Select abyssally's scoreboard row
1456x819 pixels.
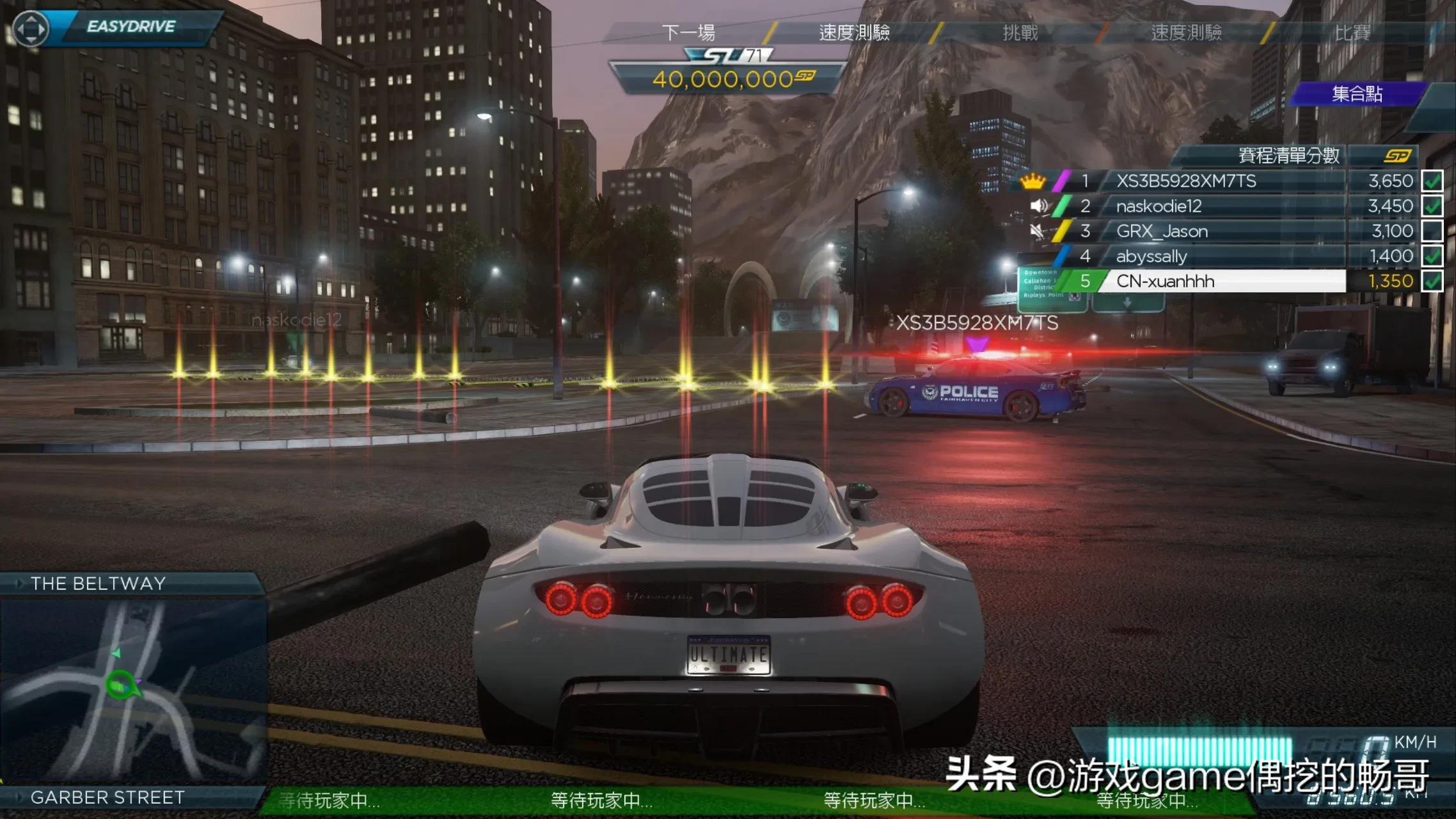pos(1151,257)
